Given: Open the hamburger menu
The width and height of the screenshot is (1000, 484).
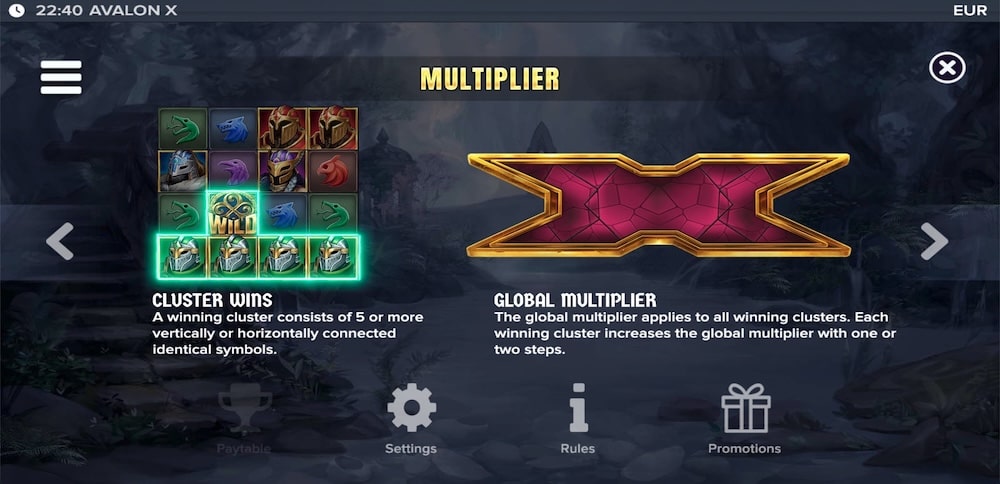Looking at the screenshot, I should (61, 77).
